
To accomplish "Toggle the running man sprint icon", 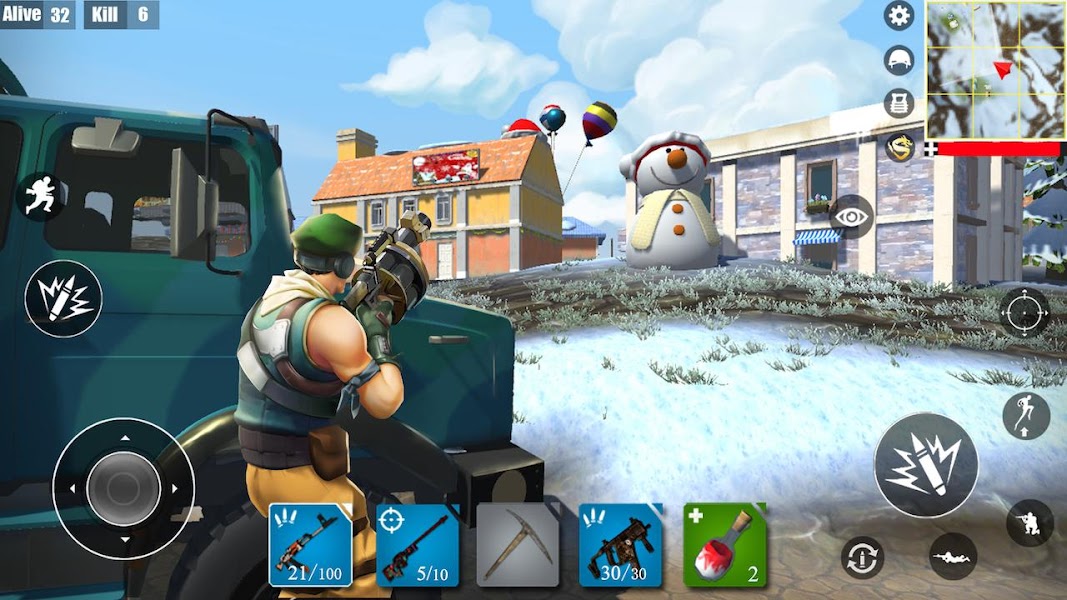I will (41, 196).
